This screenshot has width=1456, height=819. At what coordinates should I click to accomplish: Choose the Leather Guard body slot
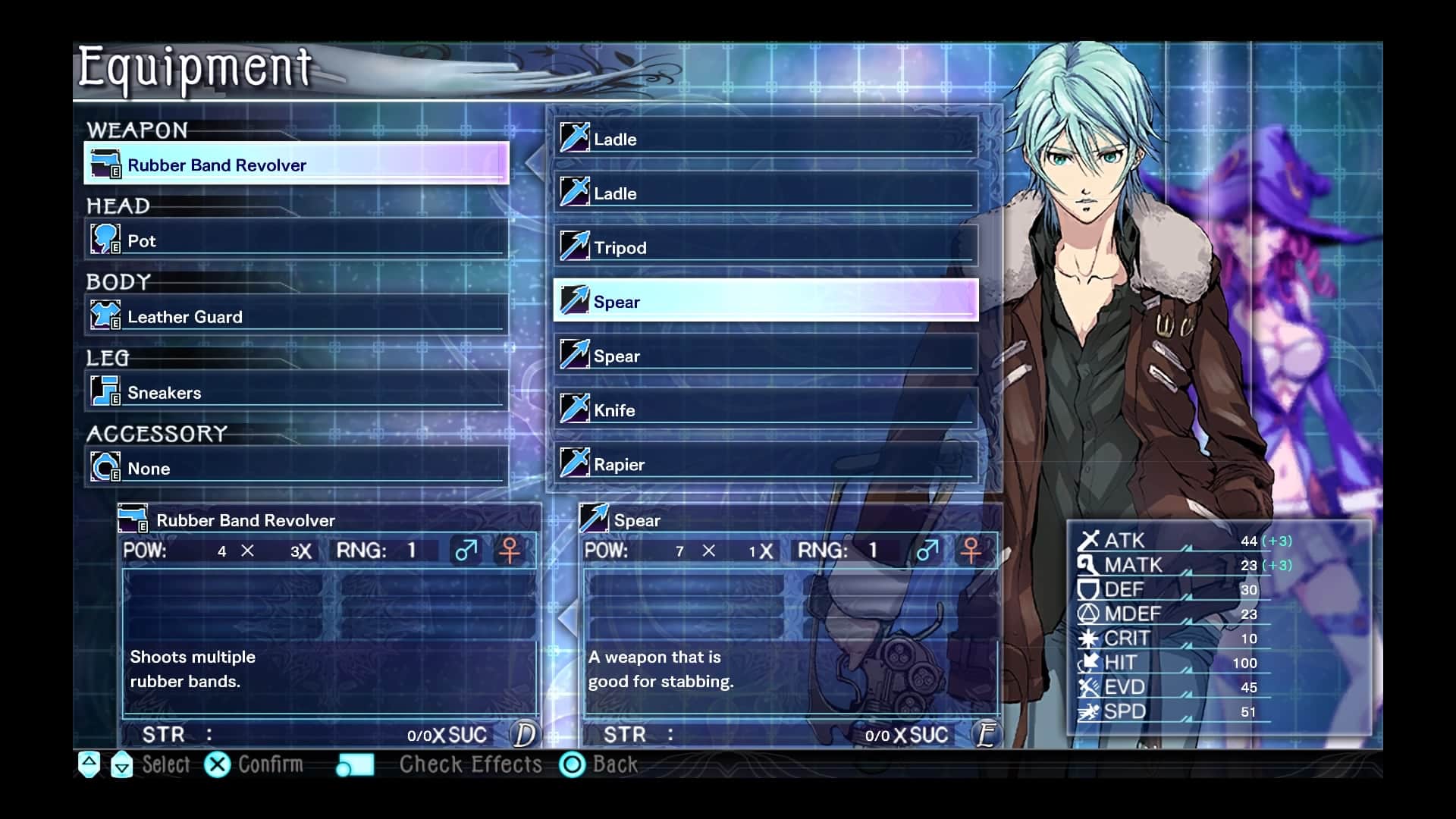pos(296,316)
